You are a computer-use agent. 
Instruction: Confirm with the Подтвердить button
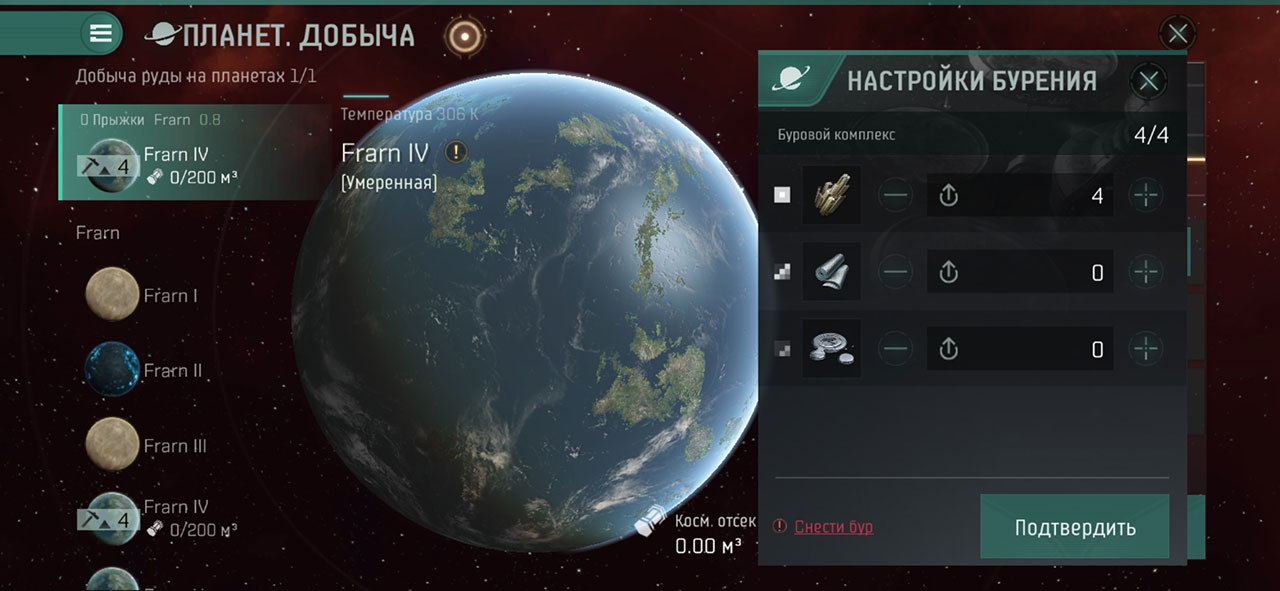[1074, 526]
